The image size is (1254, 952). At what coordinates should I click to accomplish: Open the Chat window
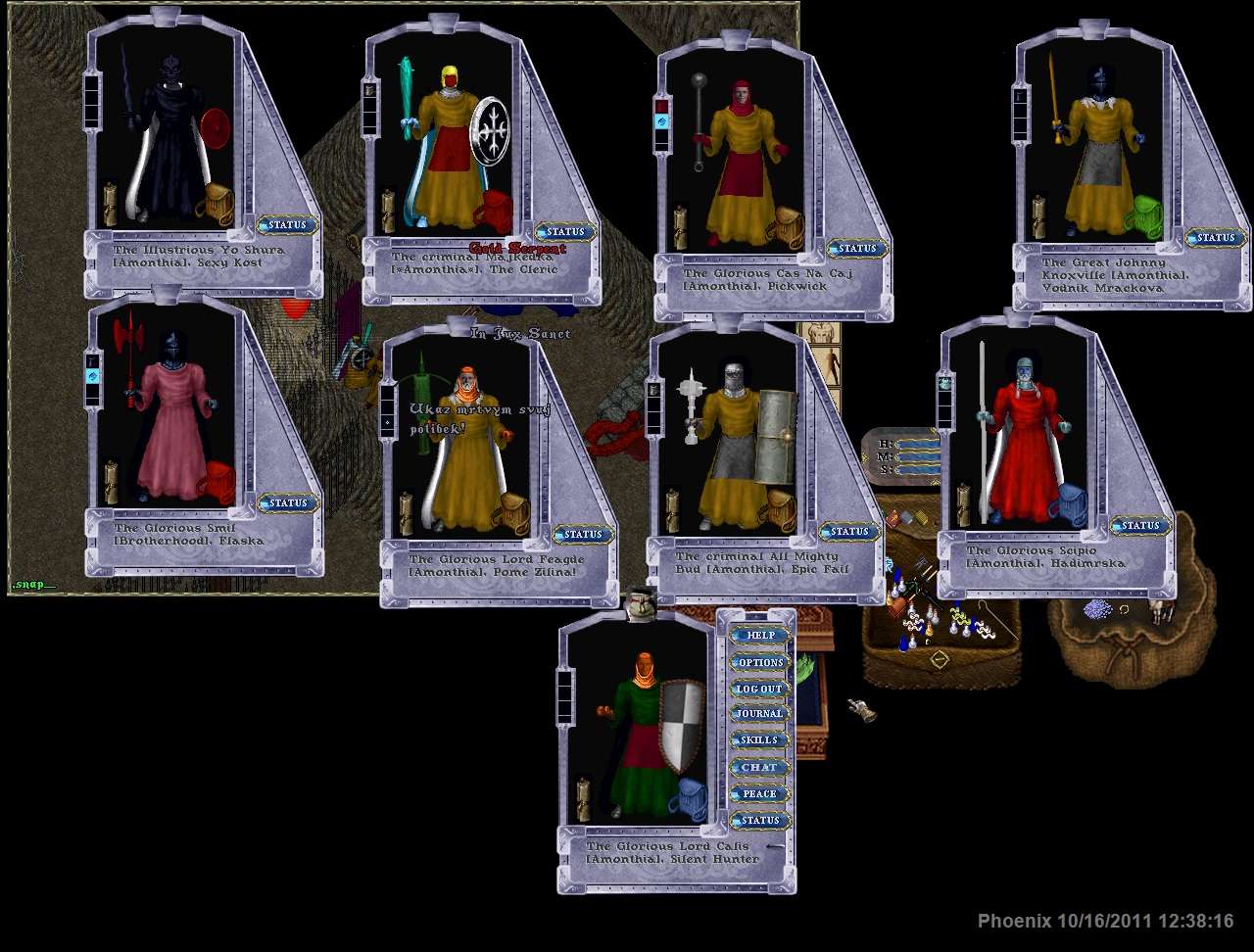click(760, 767)
